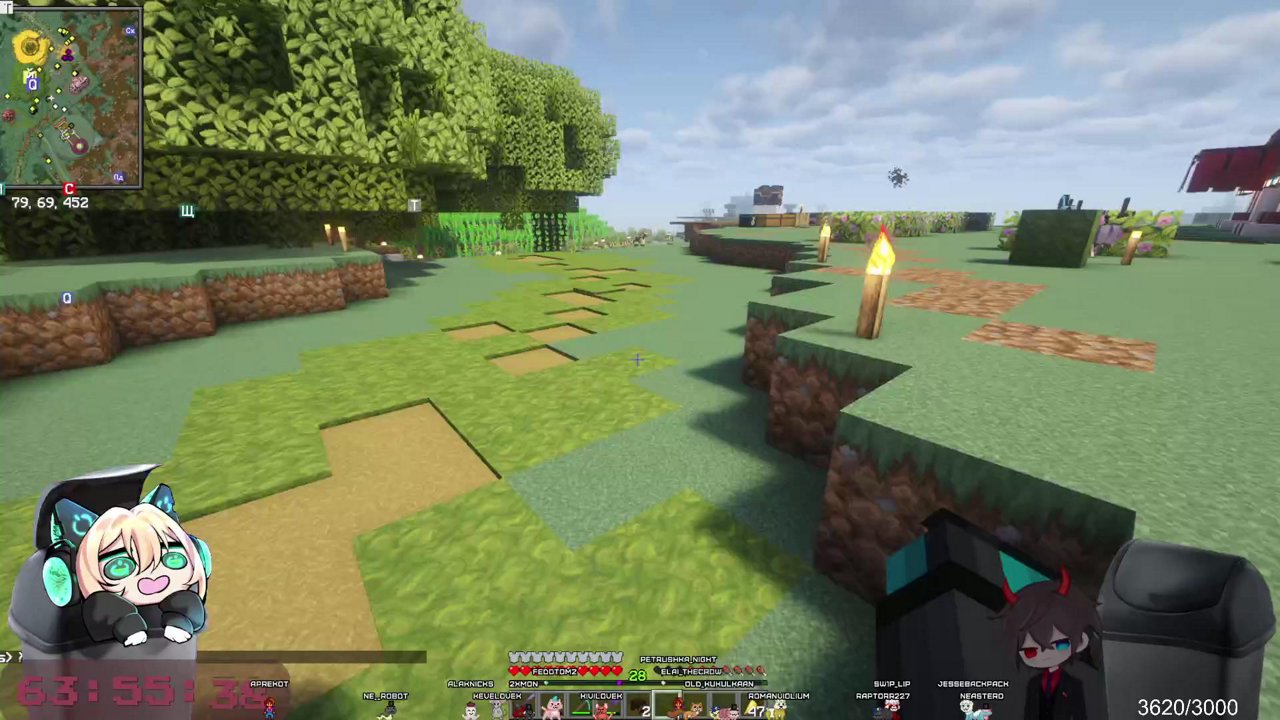Toggle the Сх direction marker on the minimap
This screenshot has width=1280, height=720.
(130, 30)
